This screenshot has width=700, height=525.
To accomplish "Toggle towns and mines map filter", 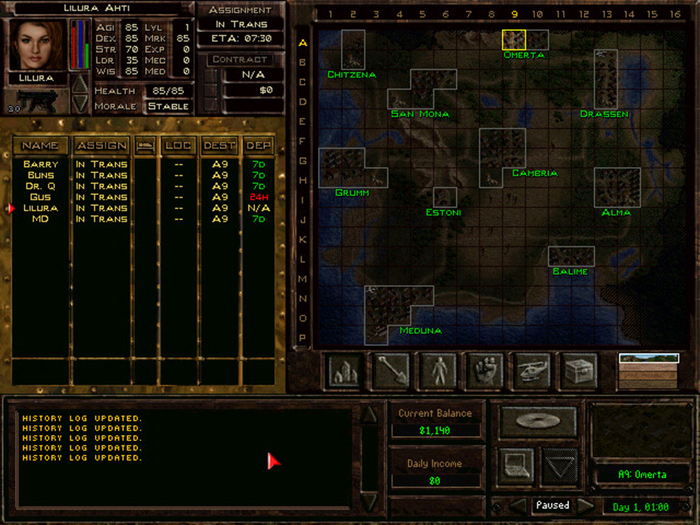I will tap(345, 370).
